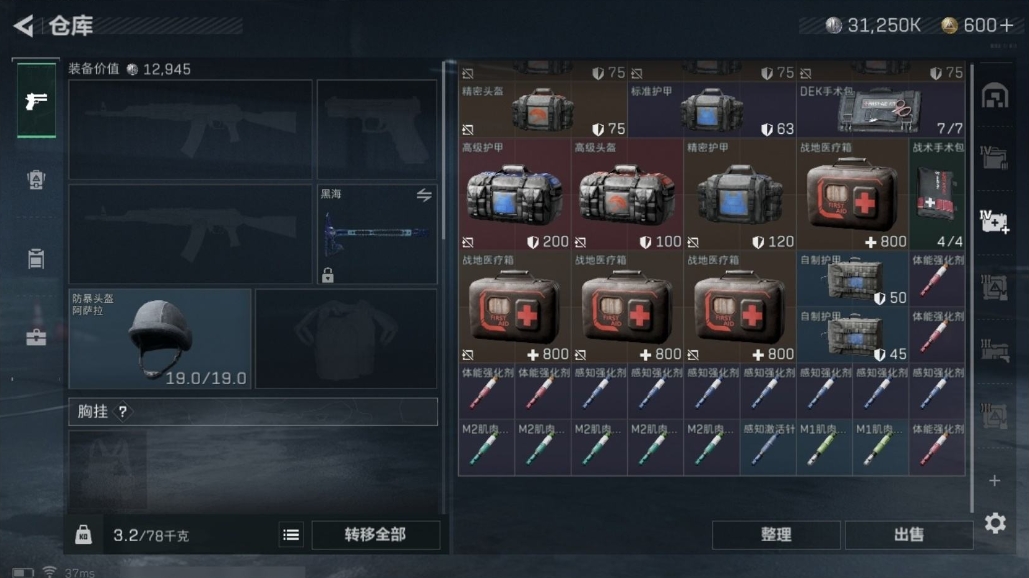Click the 转移全部 transfer all button

375,535
